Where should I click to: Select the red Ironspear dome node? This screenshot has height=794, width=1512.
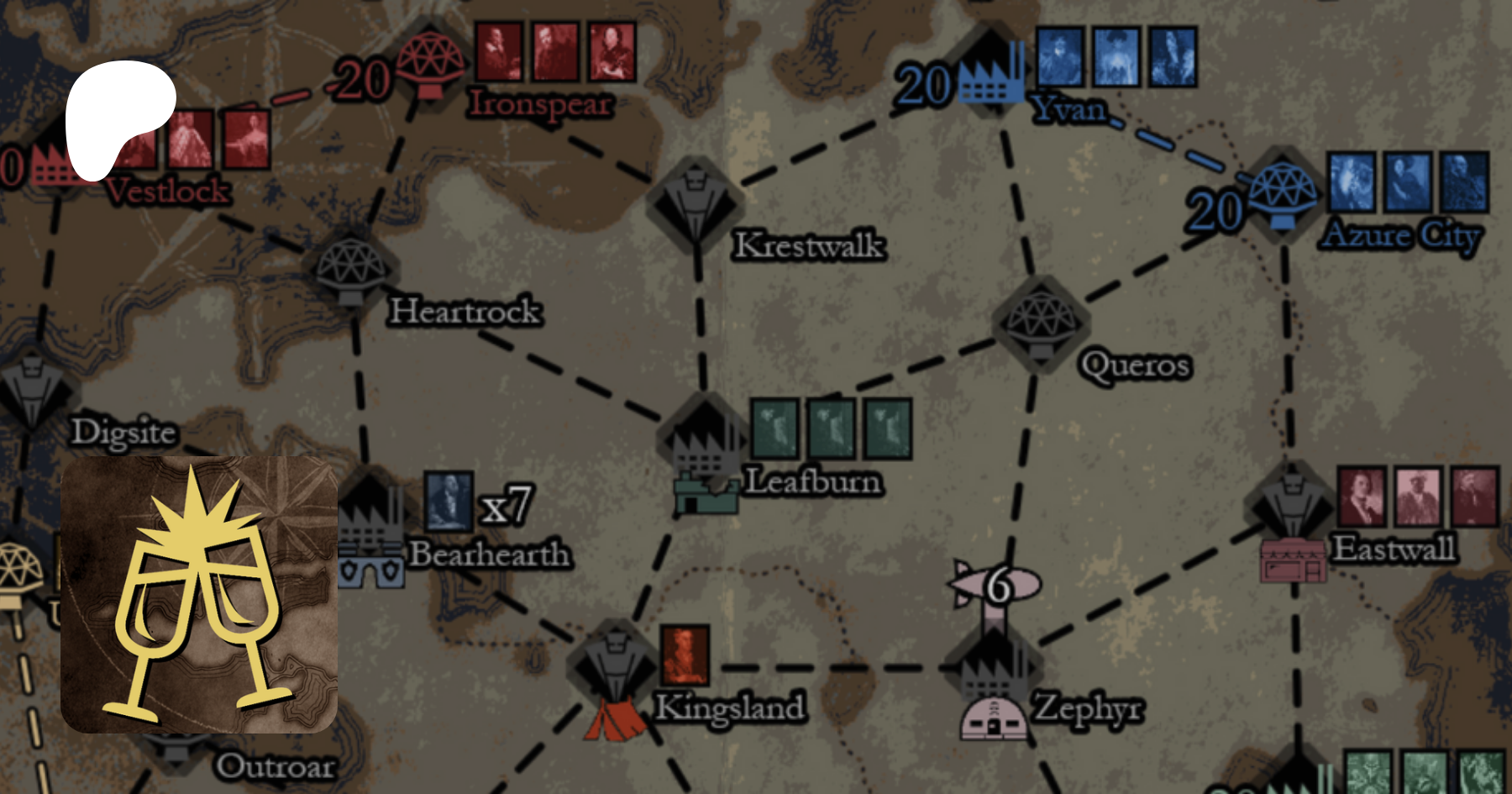[x=429, y=63]
